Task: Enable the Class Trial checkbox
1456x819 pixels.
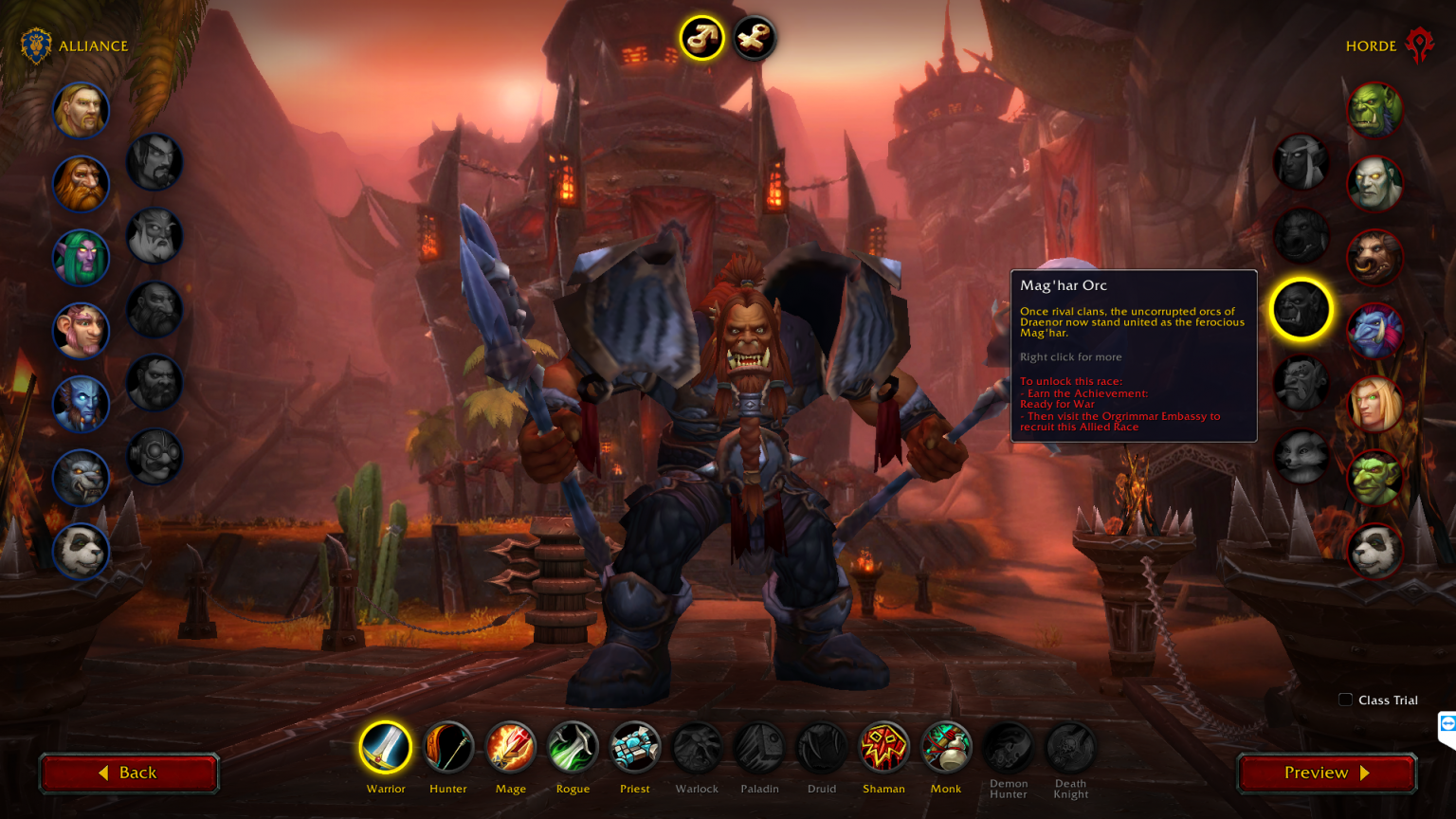Action: 1345,700
